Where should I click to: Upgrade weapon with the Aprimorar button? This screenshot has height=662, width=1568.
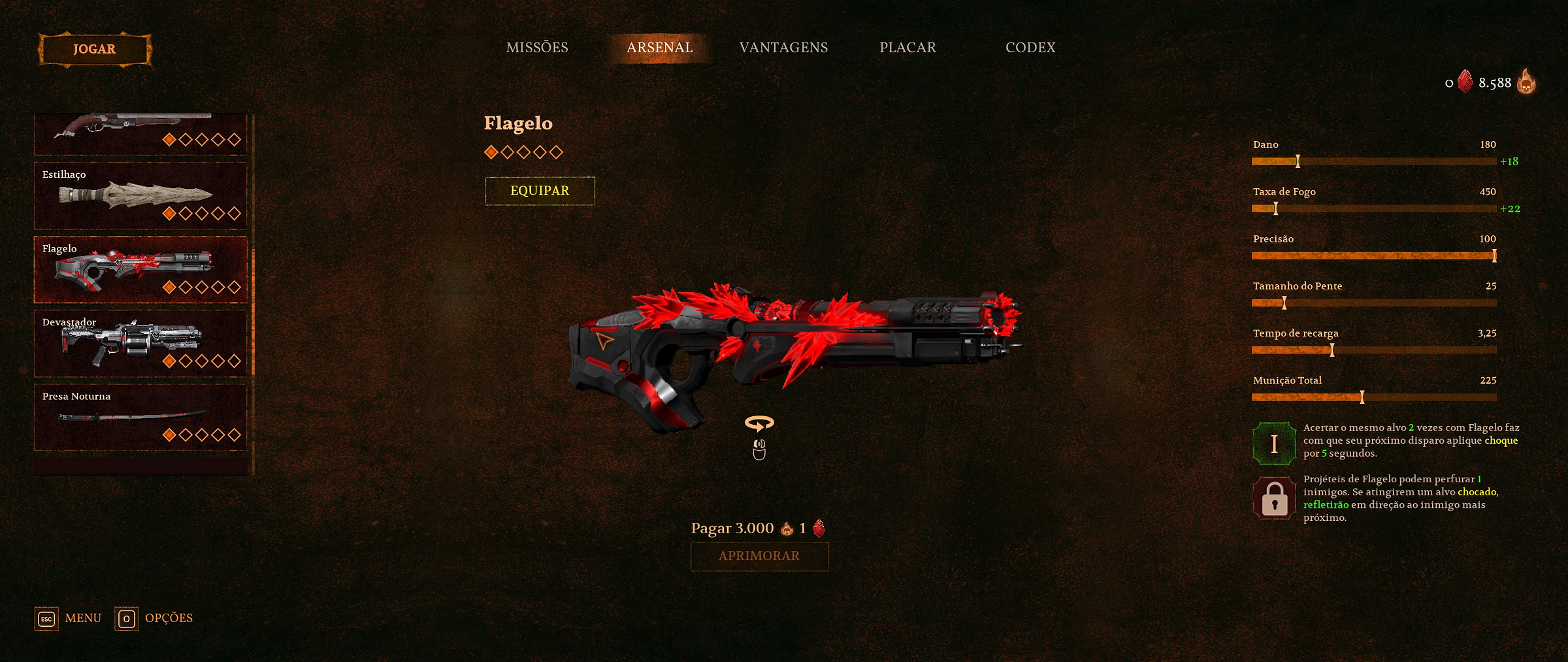click(759, 556)
